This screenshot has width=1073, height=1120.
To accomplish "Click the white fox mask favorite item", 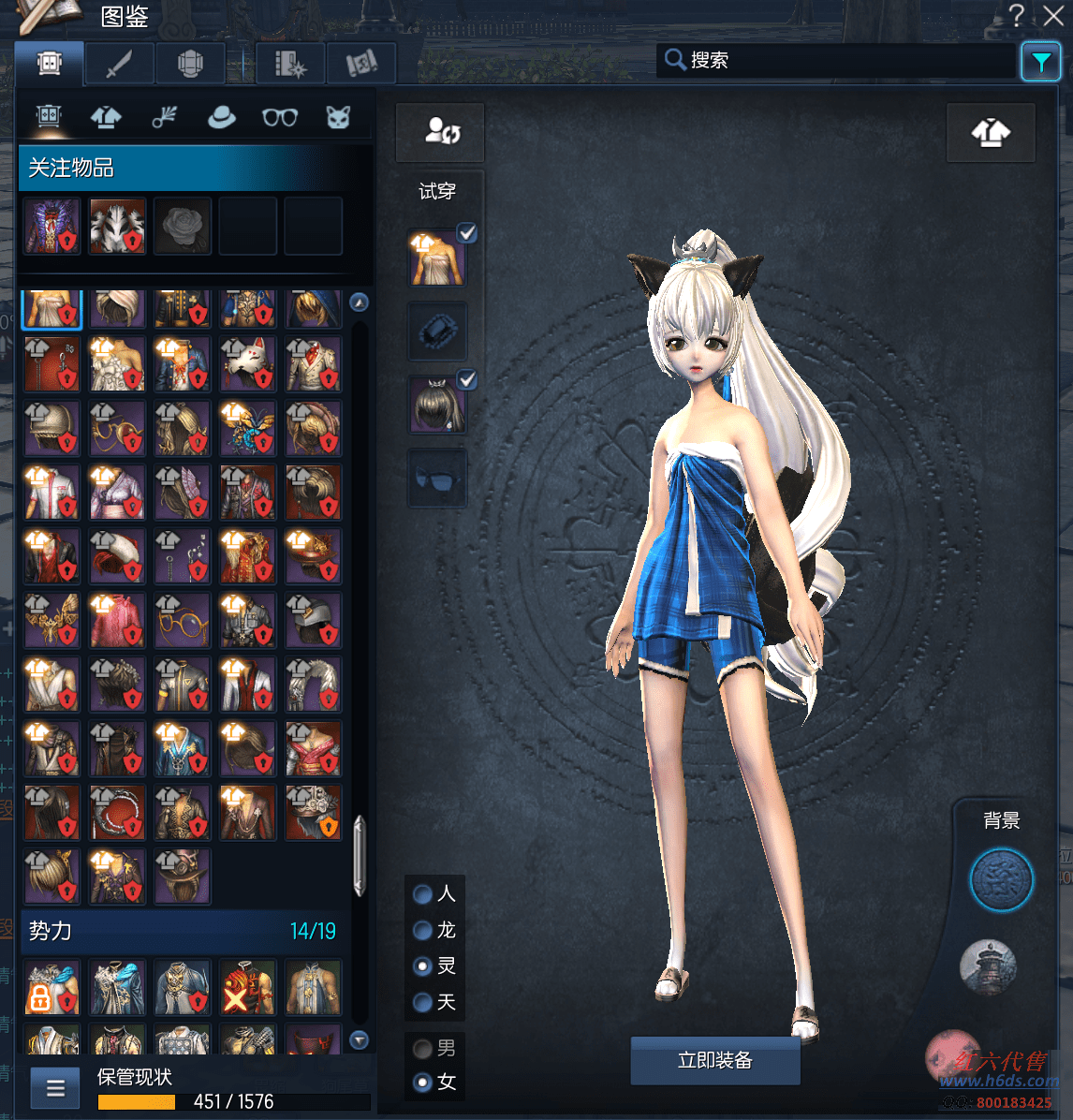I will 118,226.
